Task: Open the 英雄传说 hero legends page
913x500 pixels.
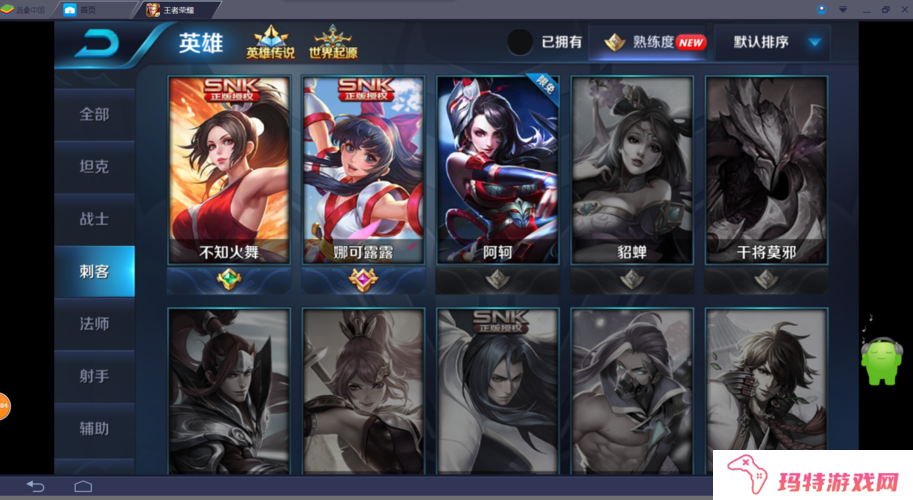Action: click(270, 43)
